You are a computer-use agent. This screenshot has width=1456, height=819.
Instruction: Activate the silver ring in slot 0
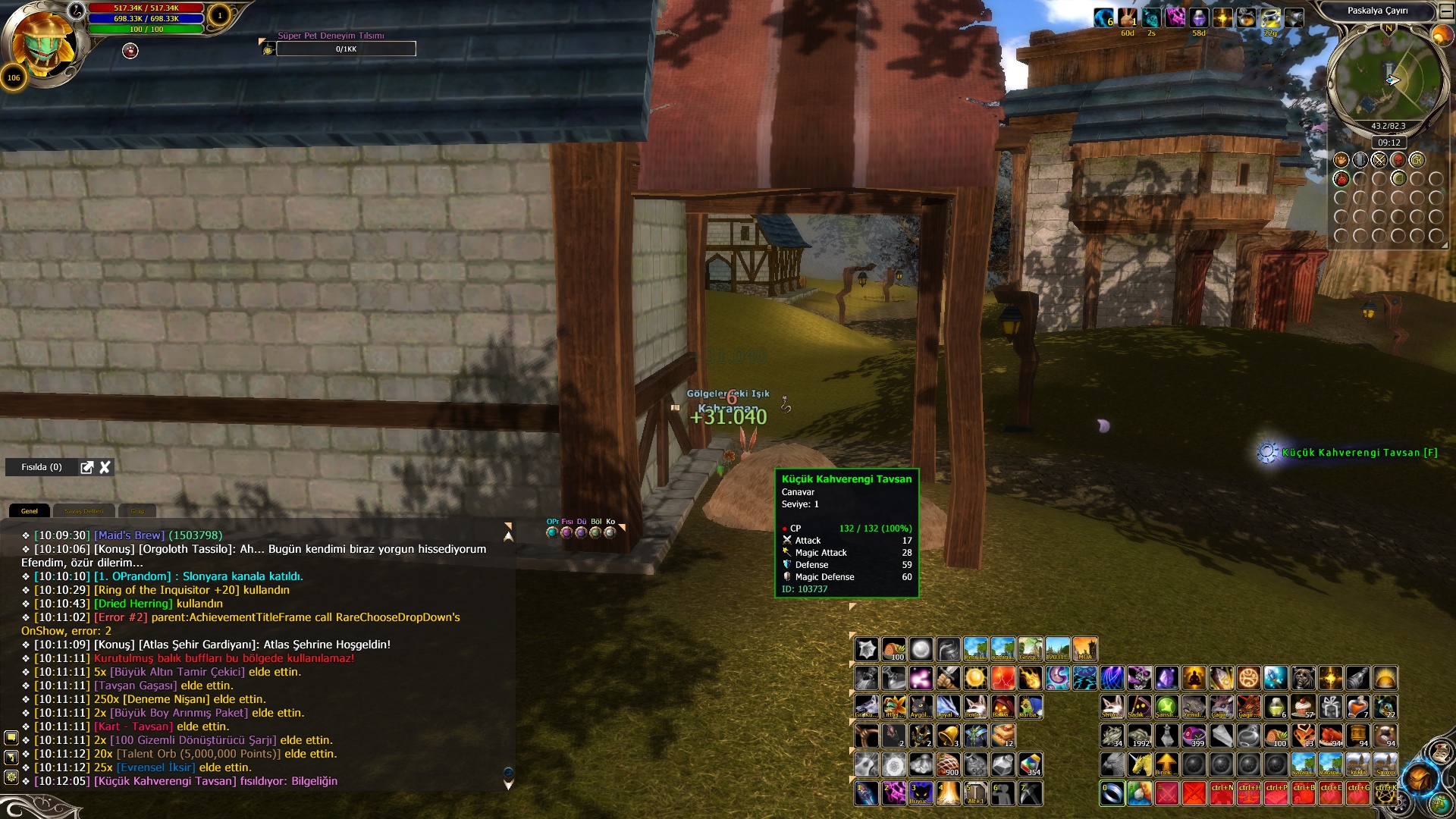click(1112, 793)
